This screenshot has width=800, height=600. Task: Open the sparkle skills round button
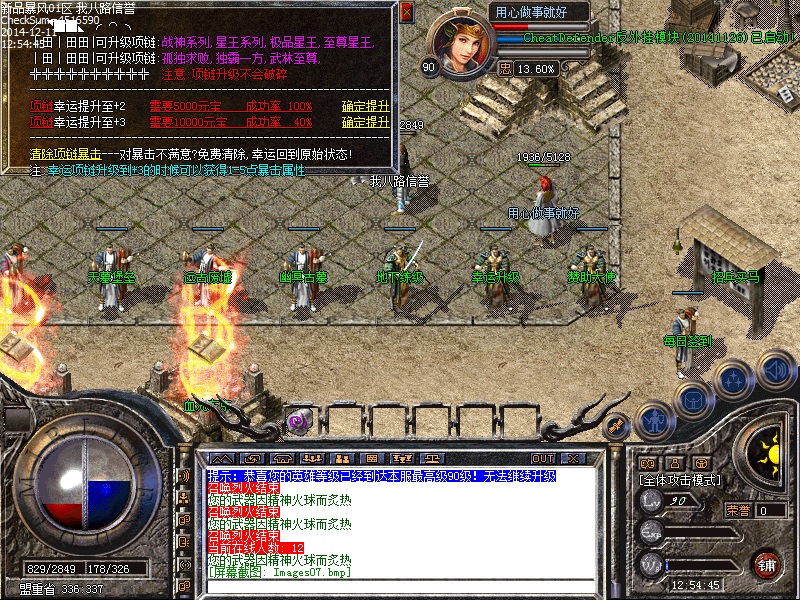tap(735, 380)
